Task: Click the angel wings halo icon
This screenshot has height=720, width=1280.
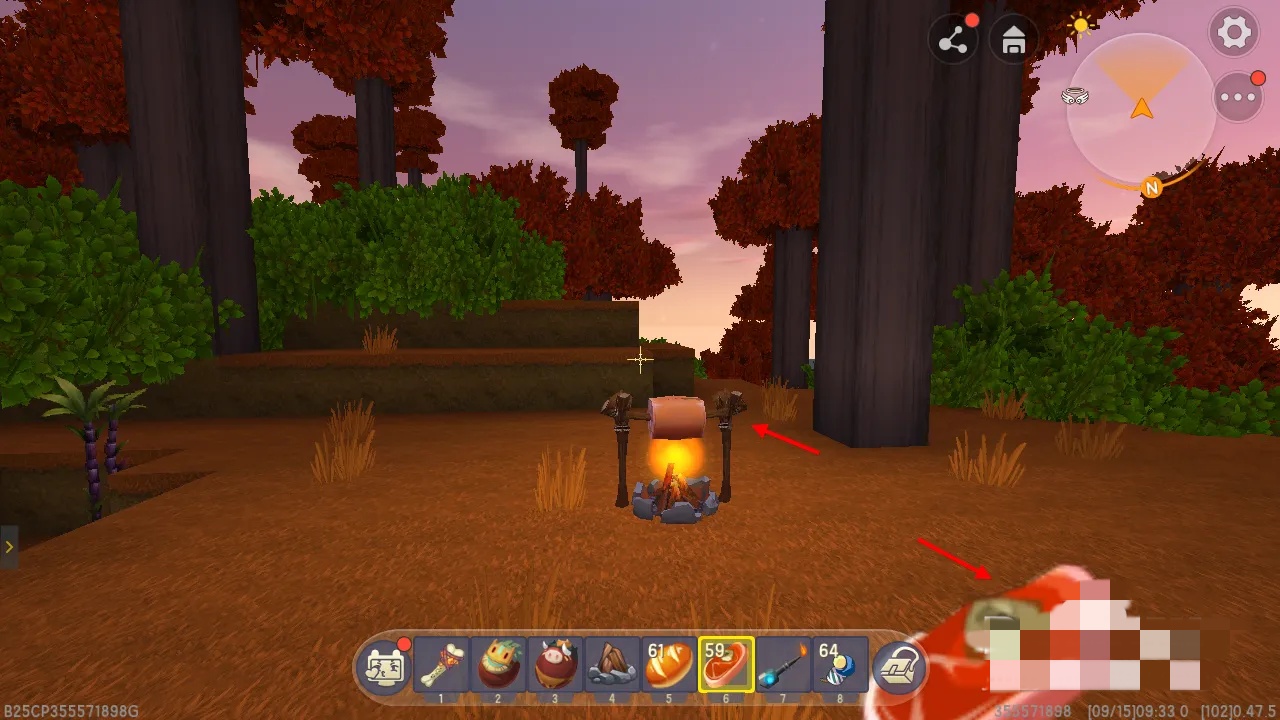Action: pos(1075,97)
